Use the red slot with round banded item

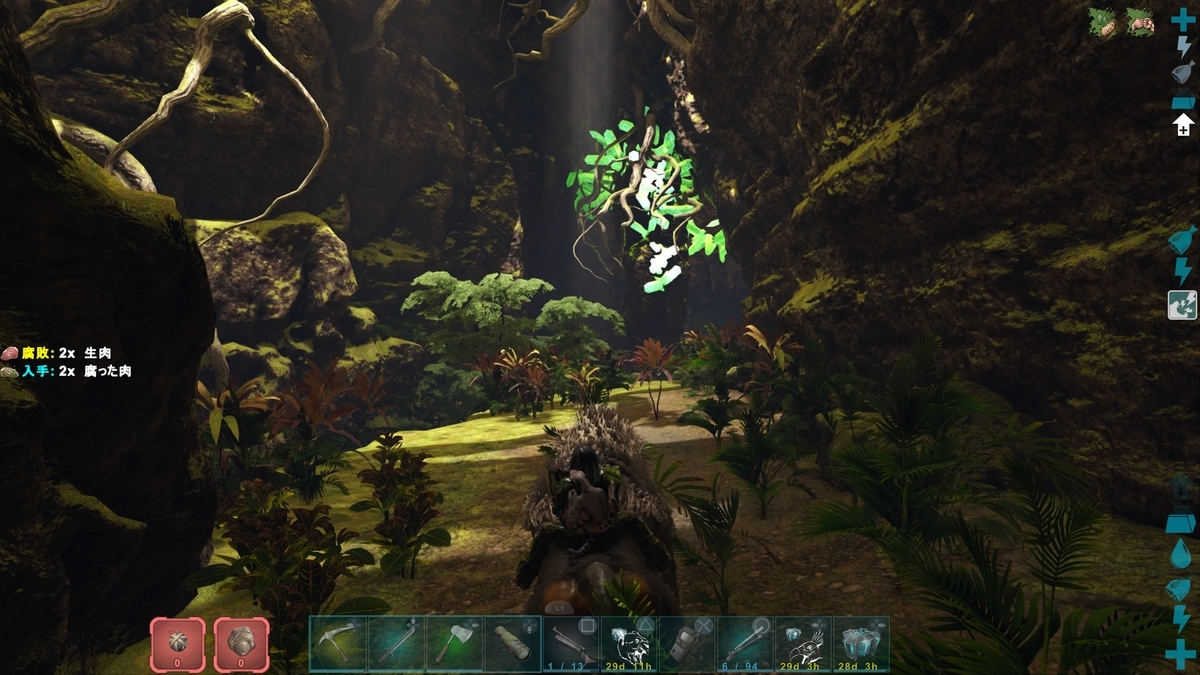pyautogui.click(x=178, y=643)
